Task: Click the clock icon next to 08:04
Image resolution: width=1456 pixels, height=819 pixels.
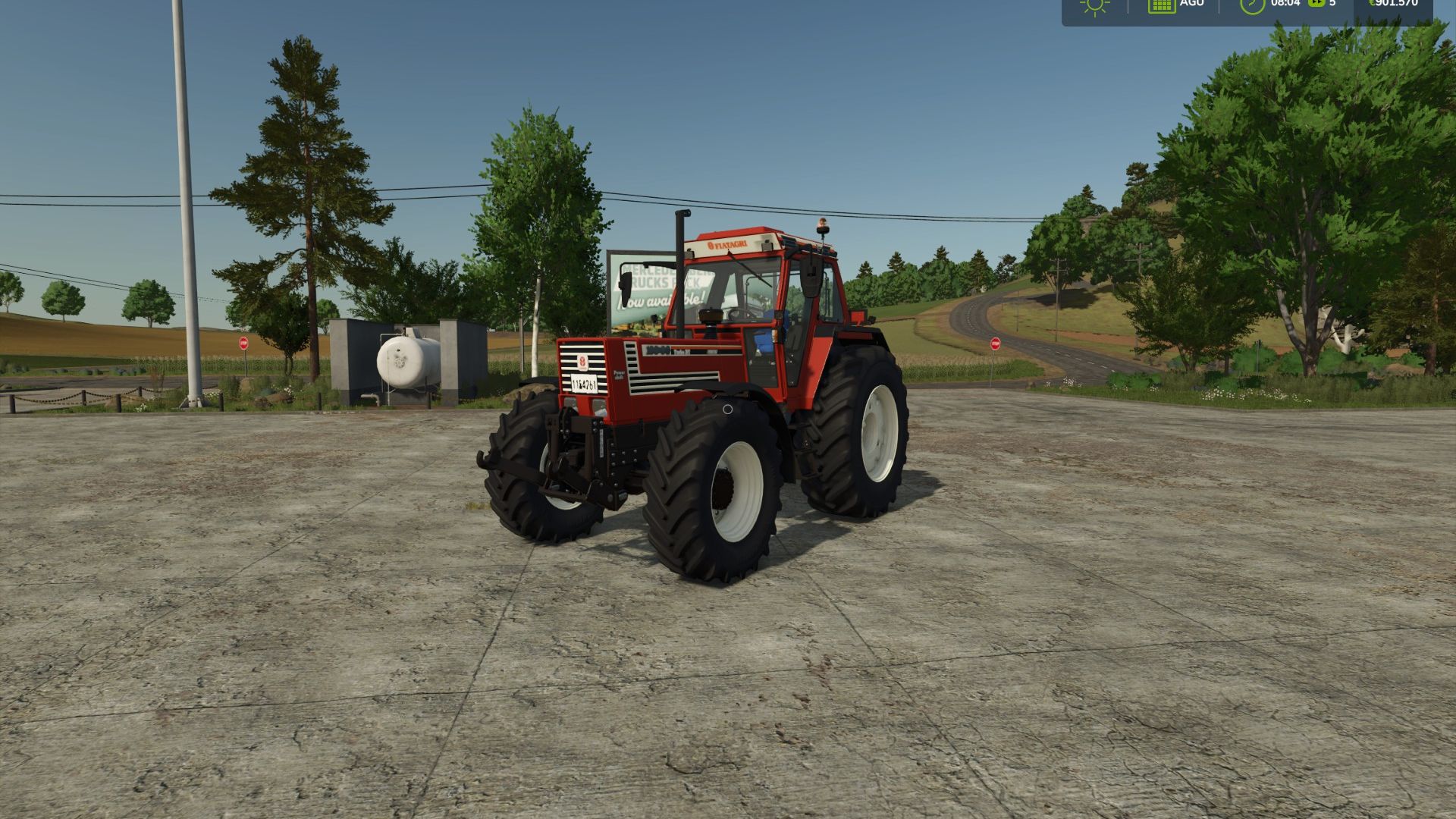Action: (x=1252, y=6)
